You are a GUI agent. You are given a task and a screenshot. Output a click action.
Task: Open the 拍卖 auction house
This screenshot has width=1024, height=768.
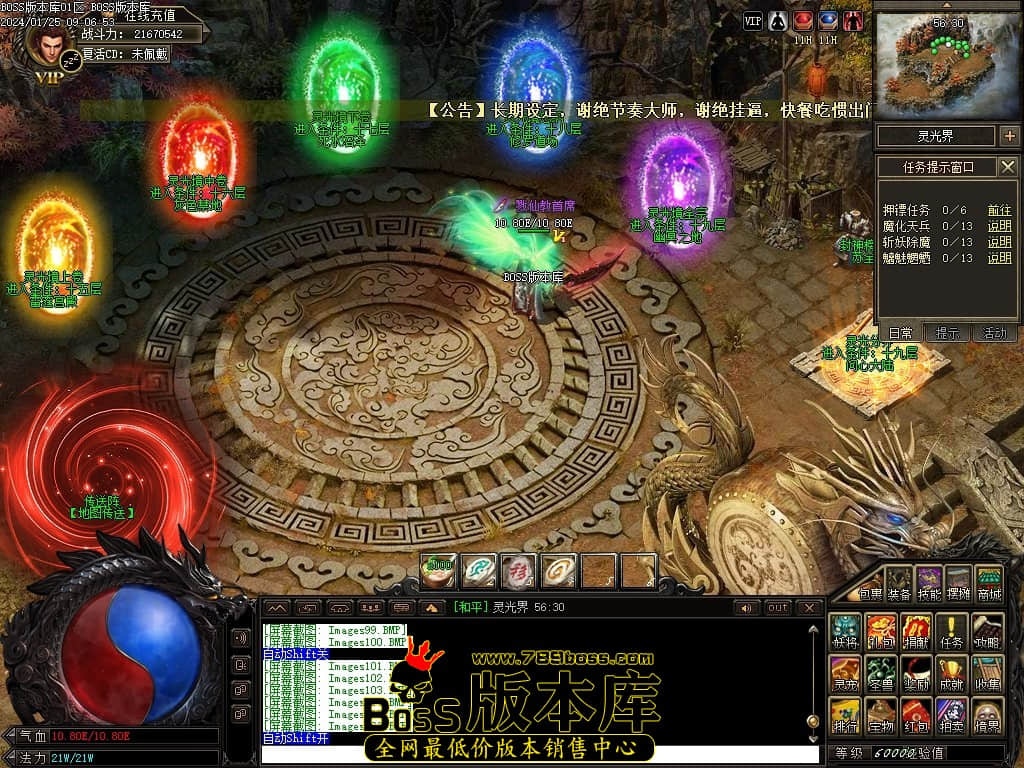coord(951,716)
